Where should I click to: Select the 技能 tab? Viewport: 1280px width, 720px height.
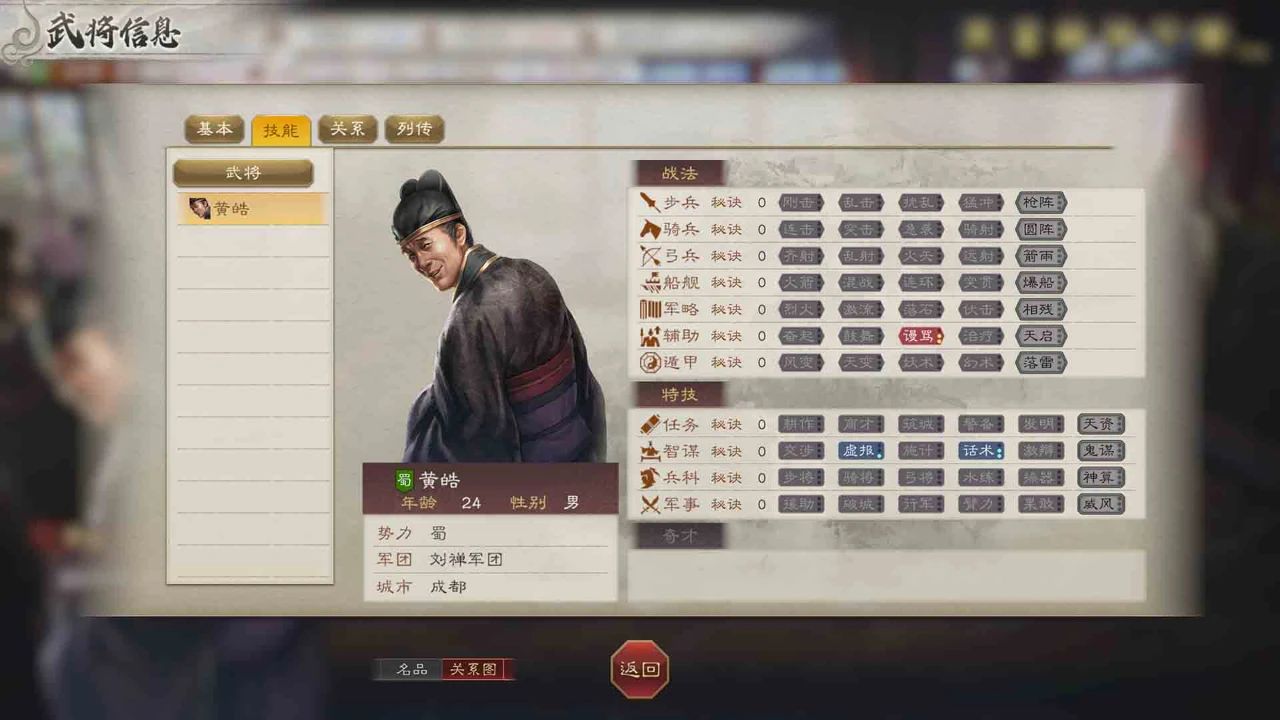(x=281, y=130)
